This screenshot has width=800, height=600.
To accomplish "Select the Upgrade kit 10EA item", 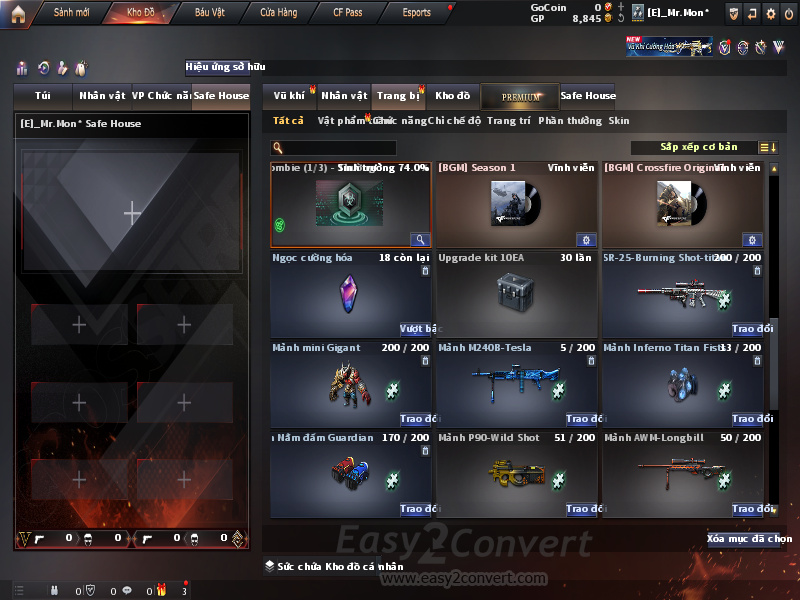I will point(517,295).
